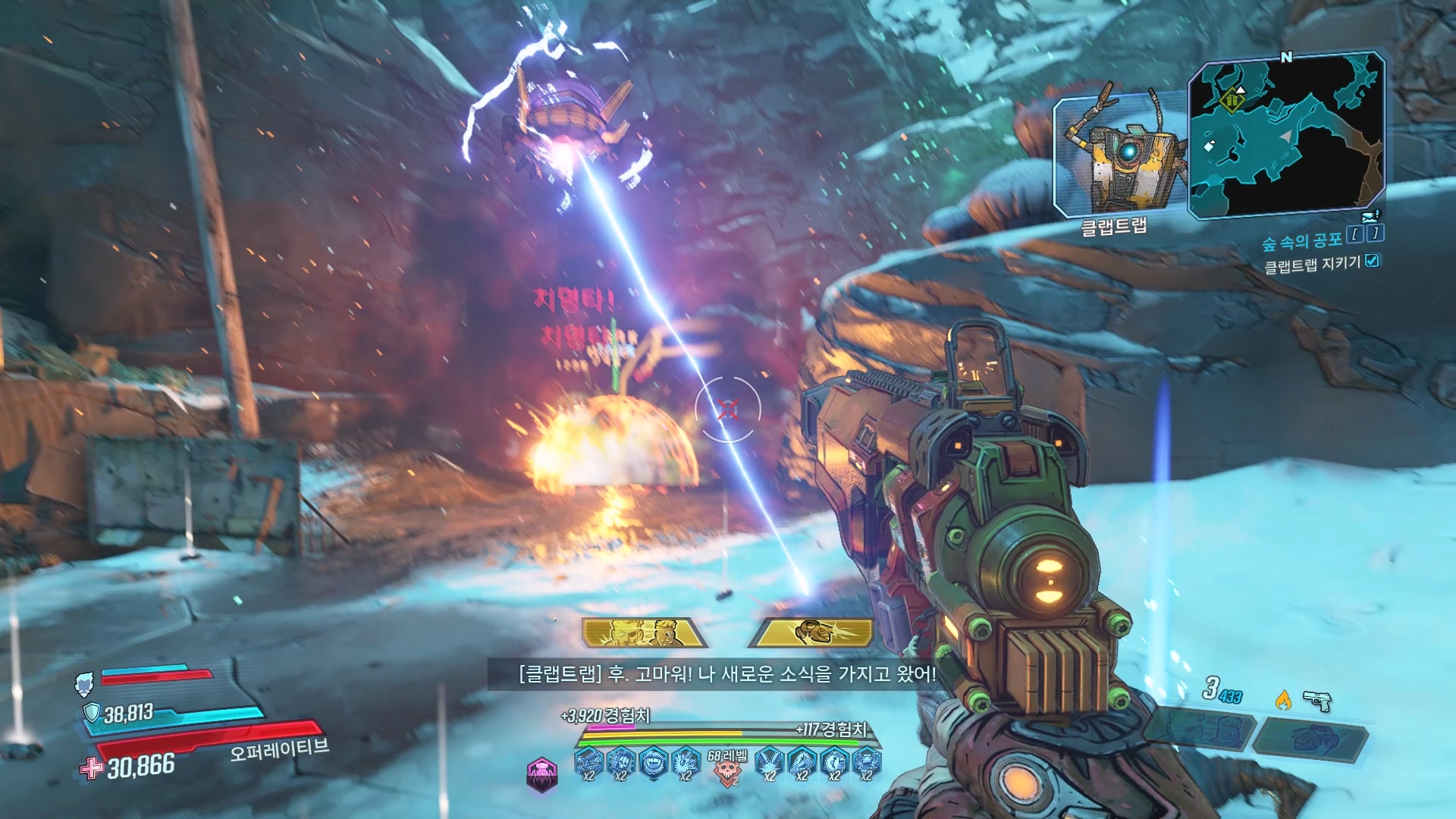Select the toothy mouth buff icon
Viewport: 1456px width, 819px height.
coord(653,763)
